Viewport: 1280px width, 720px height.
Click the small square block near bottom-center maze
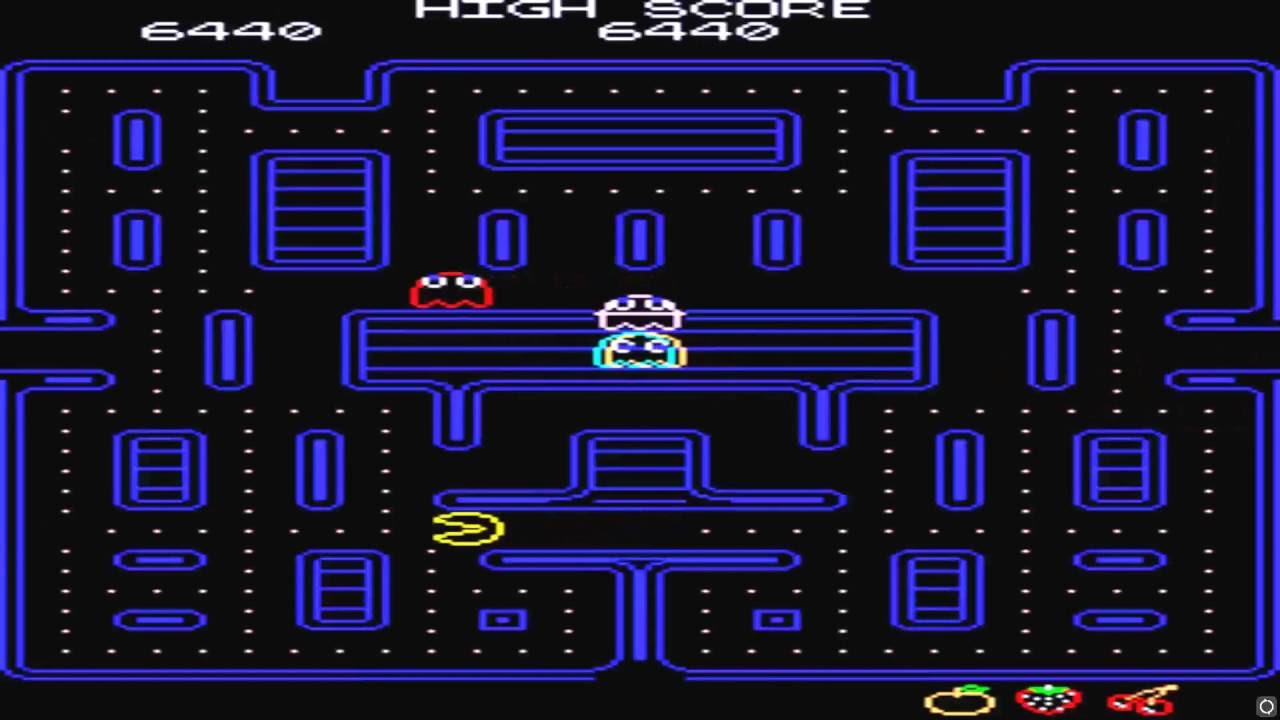[505, 620]
